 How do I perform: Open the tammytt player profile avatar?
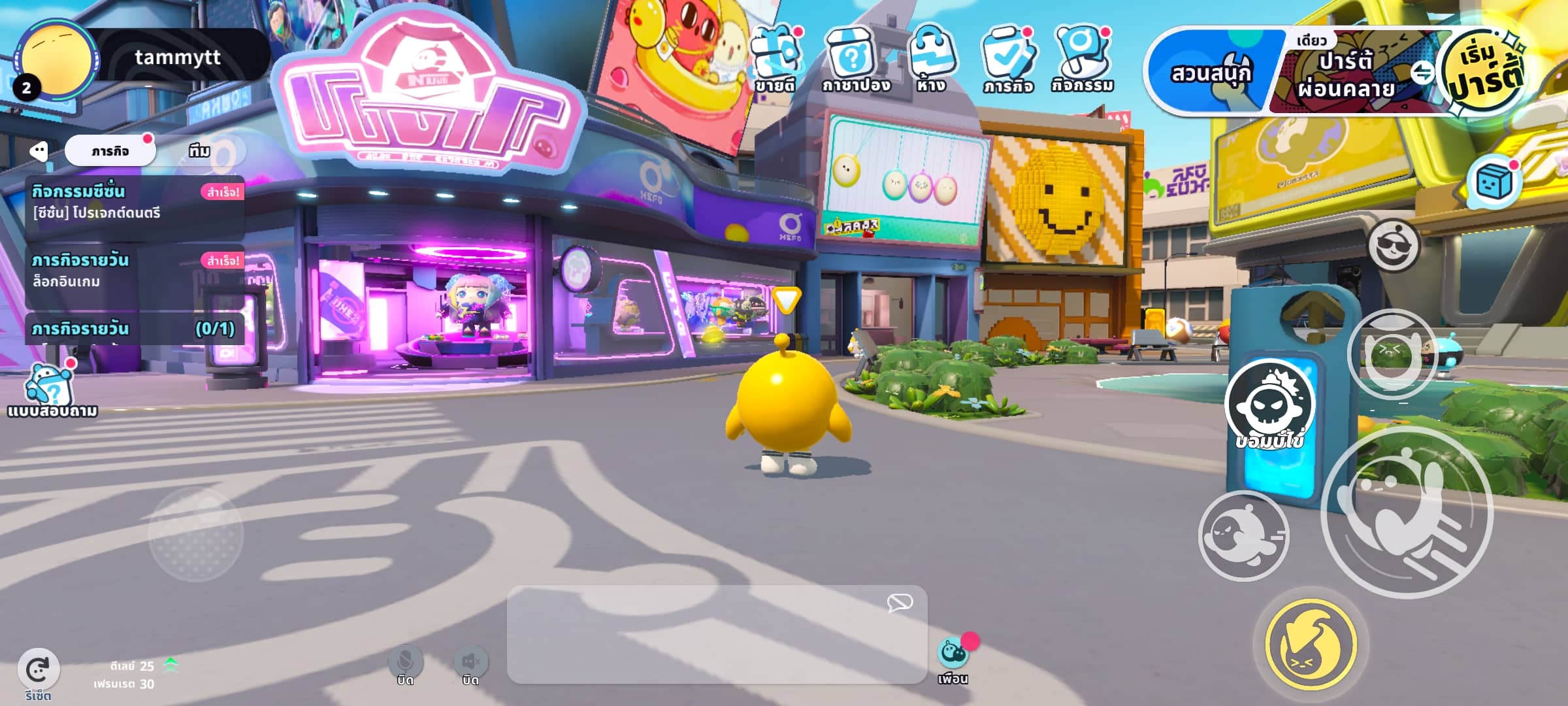[x=57, y=59]
